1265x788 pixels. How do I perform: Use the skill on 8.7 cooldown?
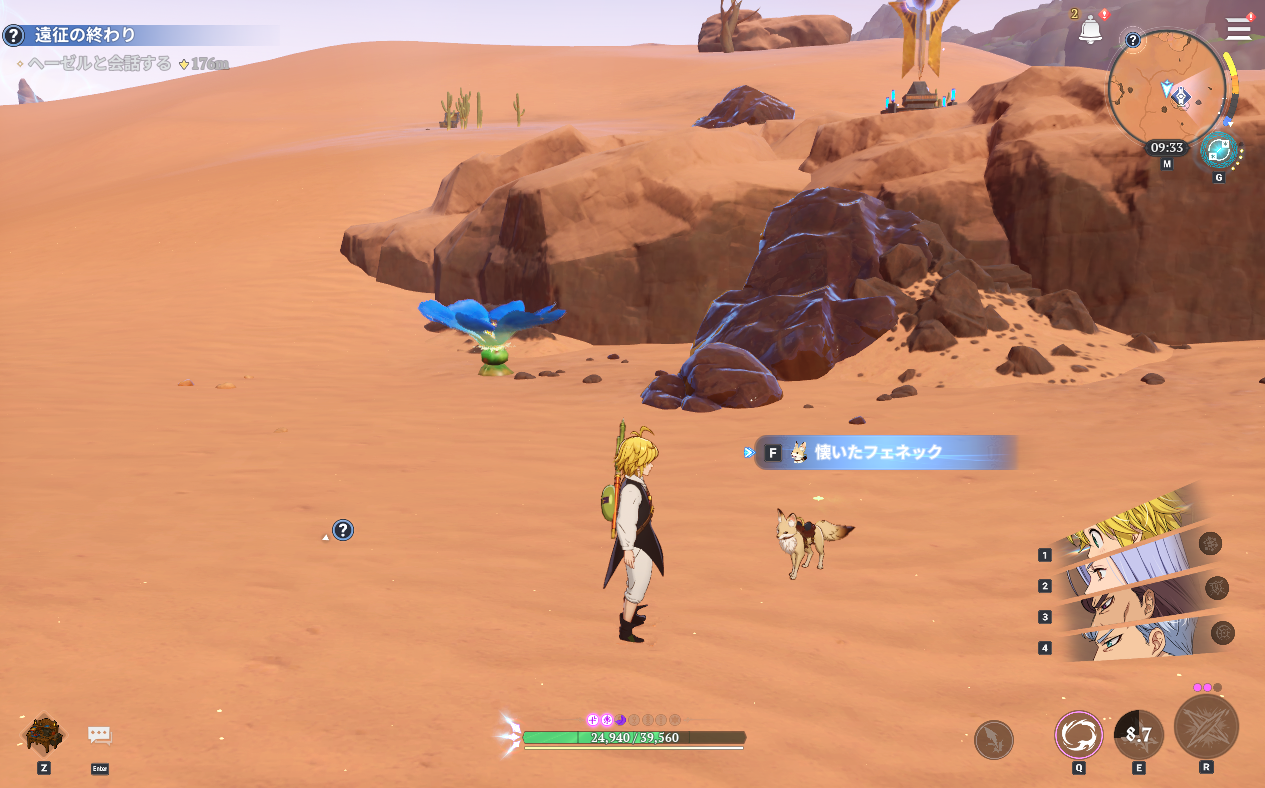click(1139, 735)
